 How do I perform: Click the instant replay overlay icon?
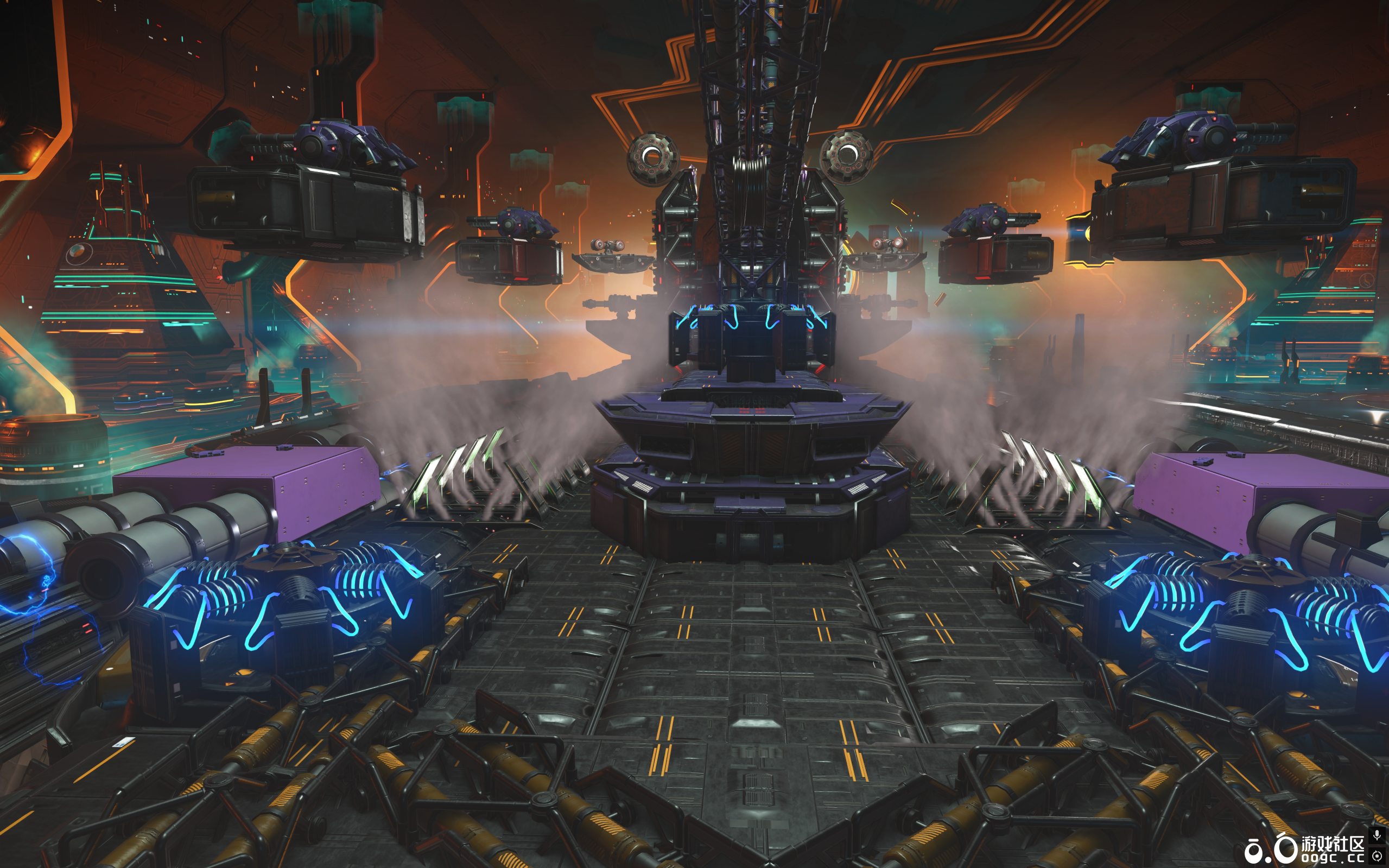(1377, 856)
